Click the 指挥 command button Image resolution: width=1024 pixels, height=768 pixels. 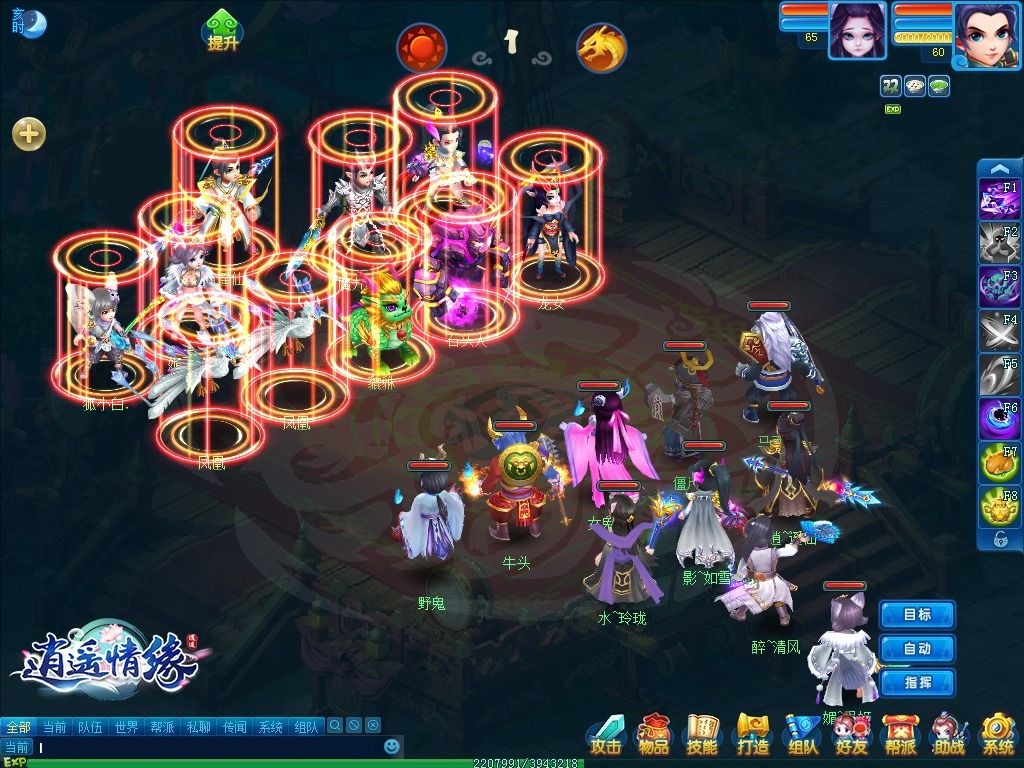pyautogui.click(x=917, y=683)
